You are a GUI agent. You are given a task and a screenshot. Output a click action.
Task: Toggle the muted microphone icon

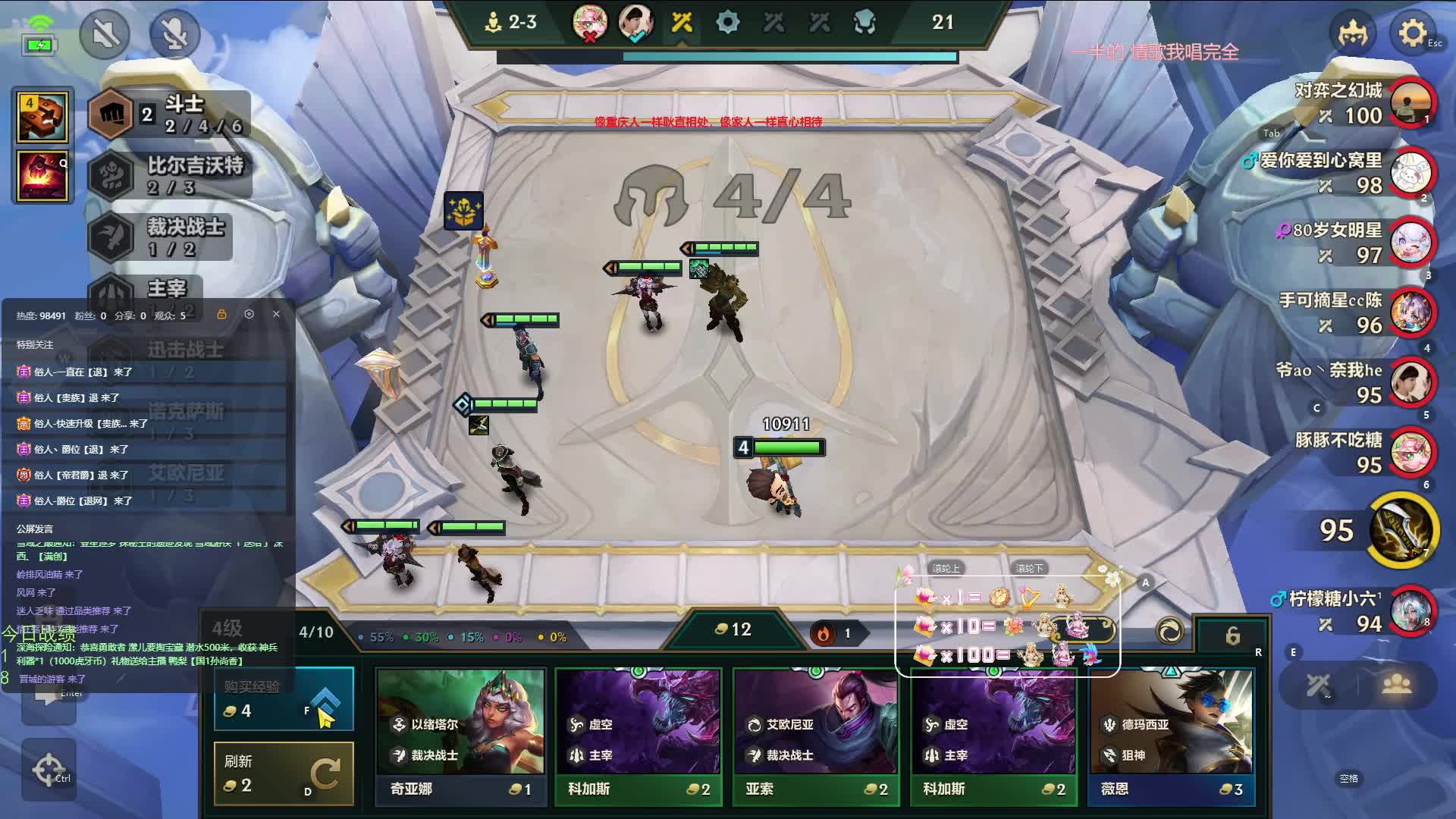pyautogui.click(x=174, y=34)
